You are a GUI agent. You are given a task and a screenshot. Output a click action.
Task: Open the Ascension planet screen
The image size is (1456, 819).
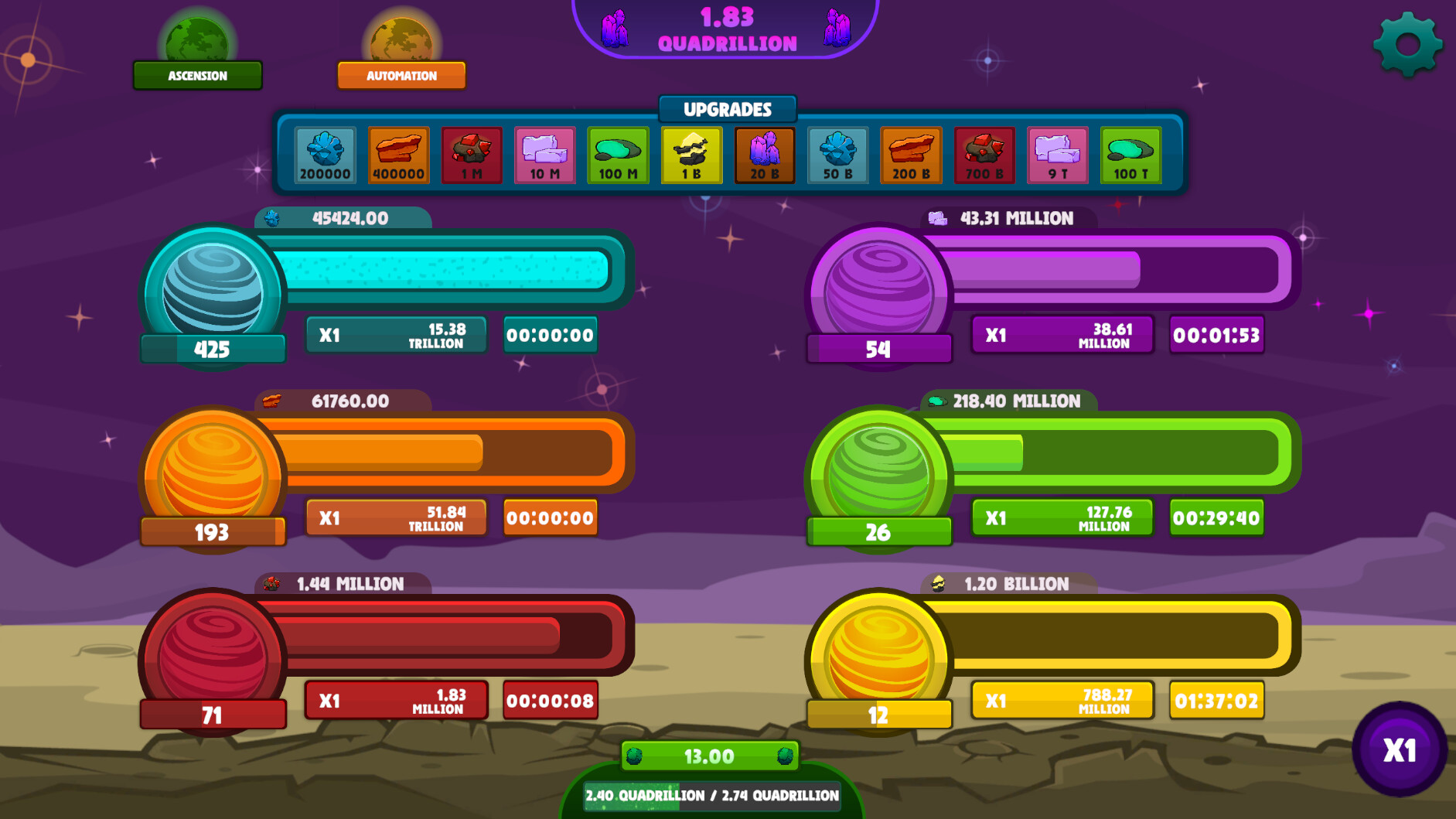coord(197,75)
